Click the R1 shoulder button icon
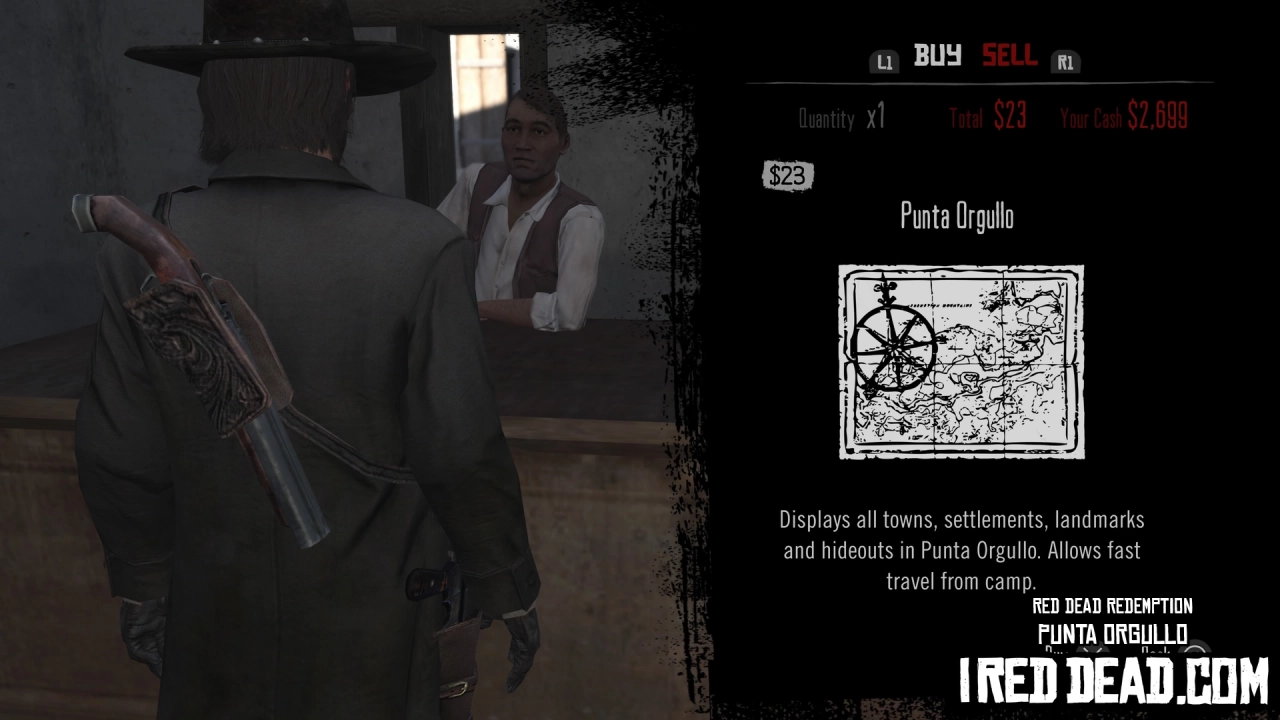This screenshot has width=1280, height=720. [x=1065, y=61]
